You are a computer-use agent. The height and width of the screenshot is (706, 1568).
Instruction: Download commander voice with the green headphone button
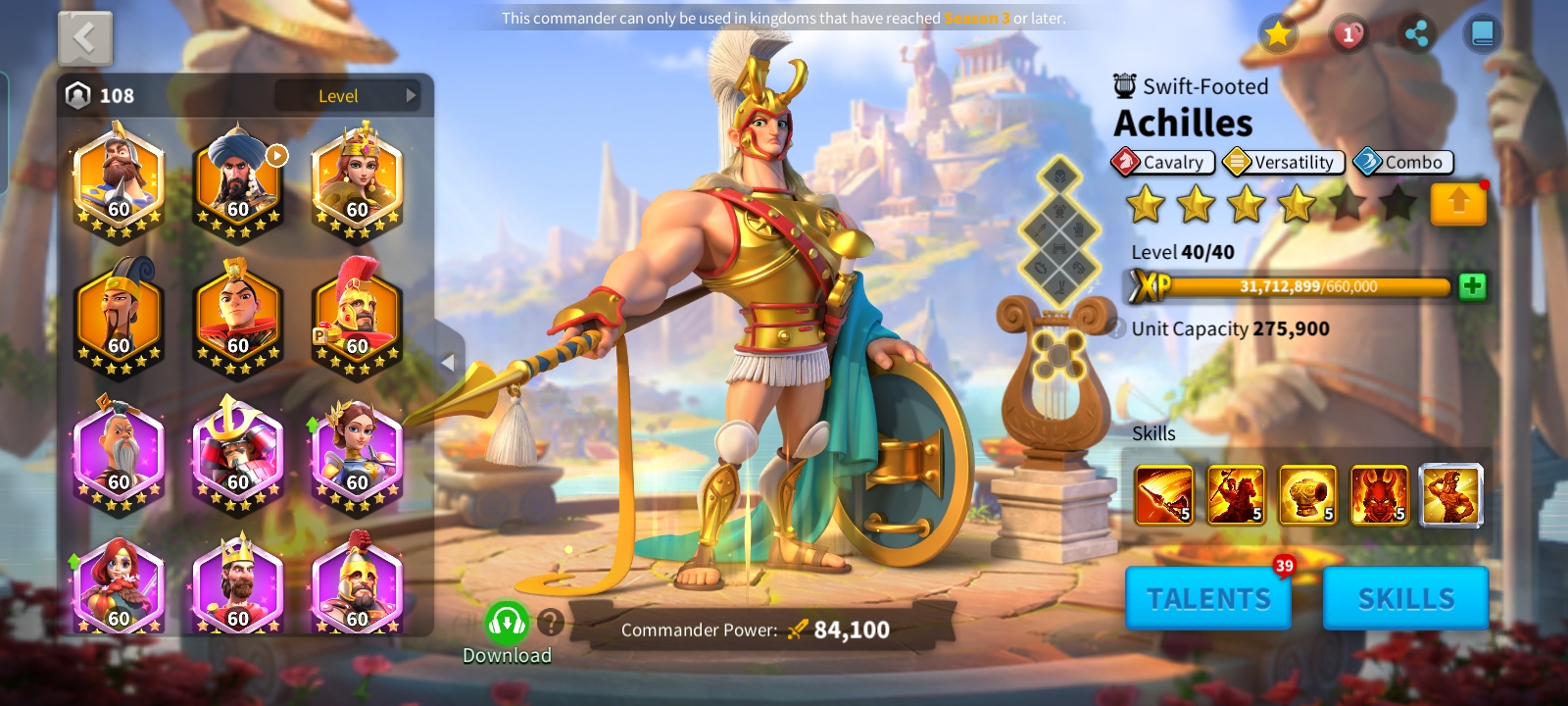click(x=507, y=622)
